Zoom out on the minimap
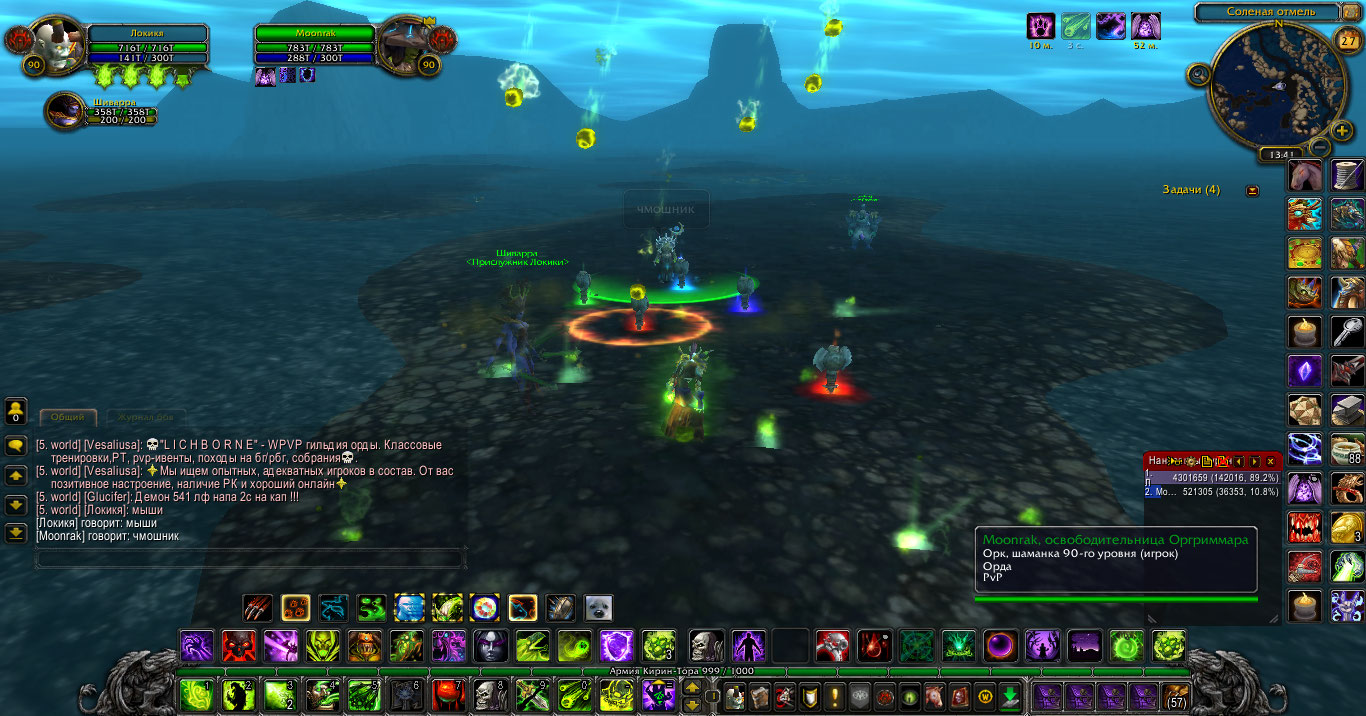Image resolution: width=1366 pixels, height=716 pixels. (1318, 147)
